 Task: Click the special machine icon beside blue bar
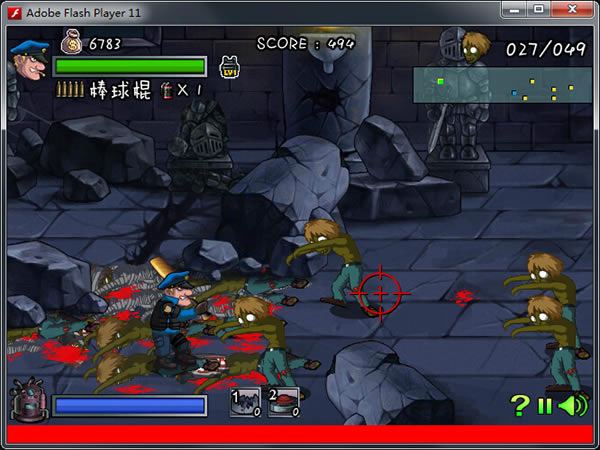(27, 401)
